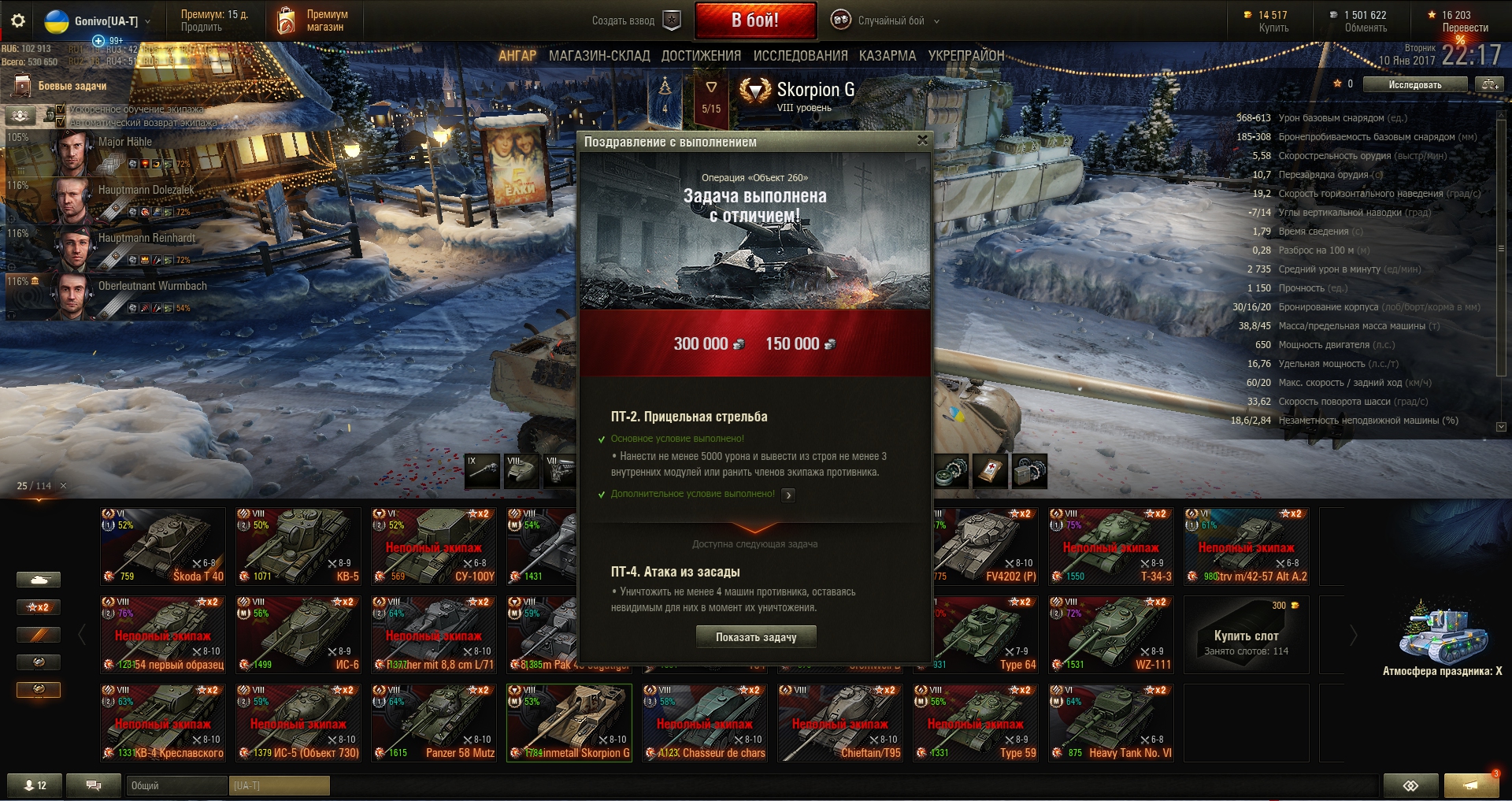Open the КАЗАРМА tab
The image size is (1512, 801).
pyautogui.click(x=887, y=56)
